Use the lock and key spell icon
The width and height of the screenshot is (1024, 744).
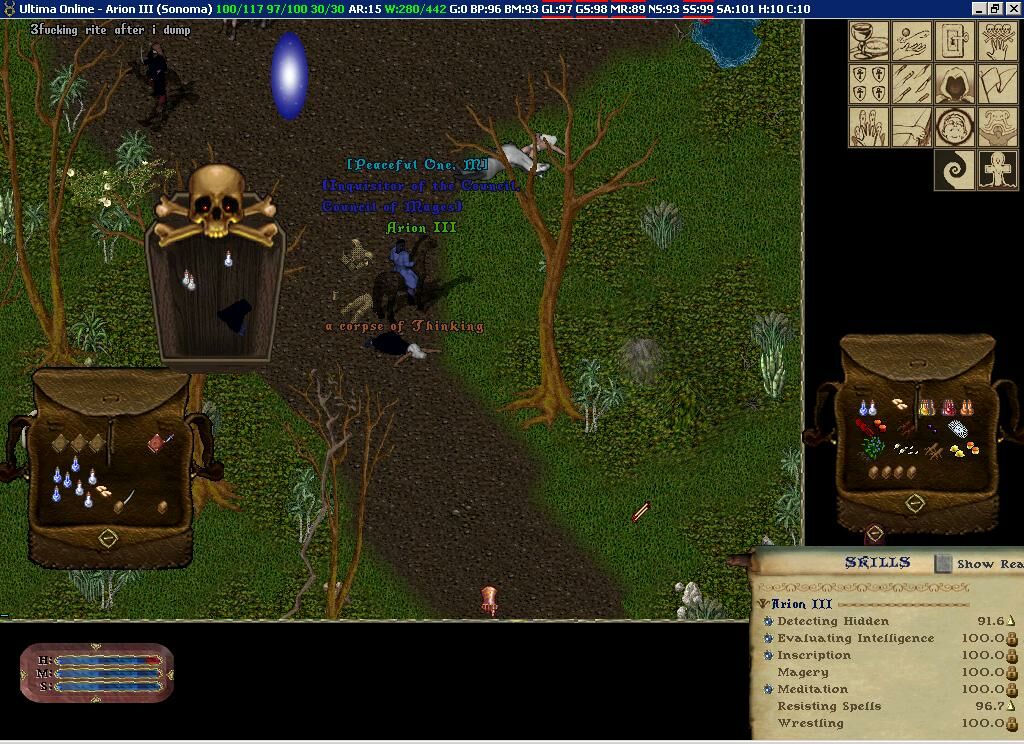click(x=955, y=41)
